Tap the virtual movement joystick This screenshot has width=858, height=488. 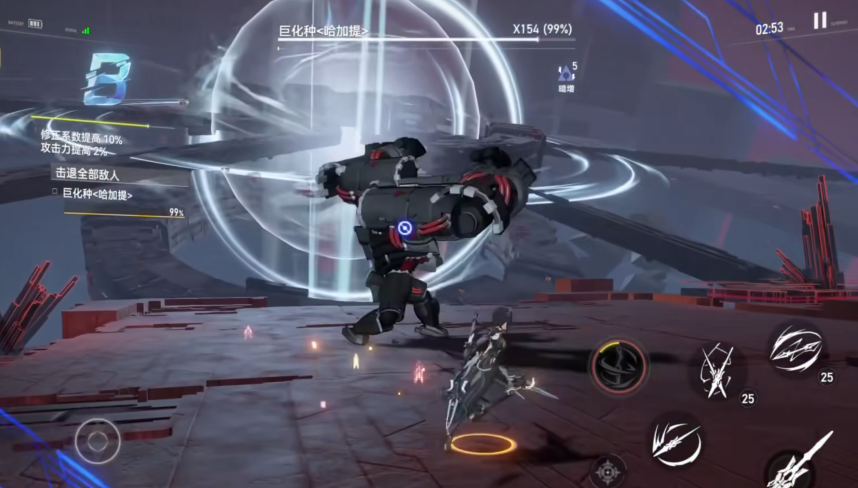[97, 440]
